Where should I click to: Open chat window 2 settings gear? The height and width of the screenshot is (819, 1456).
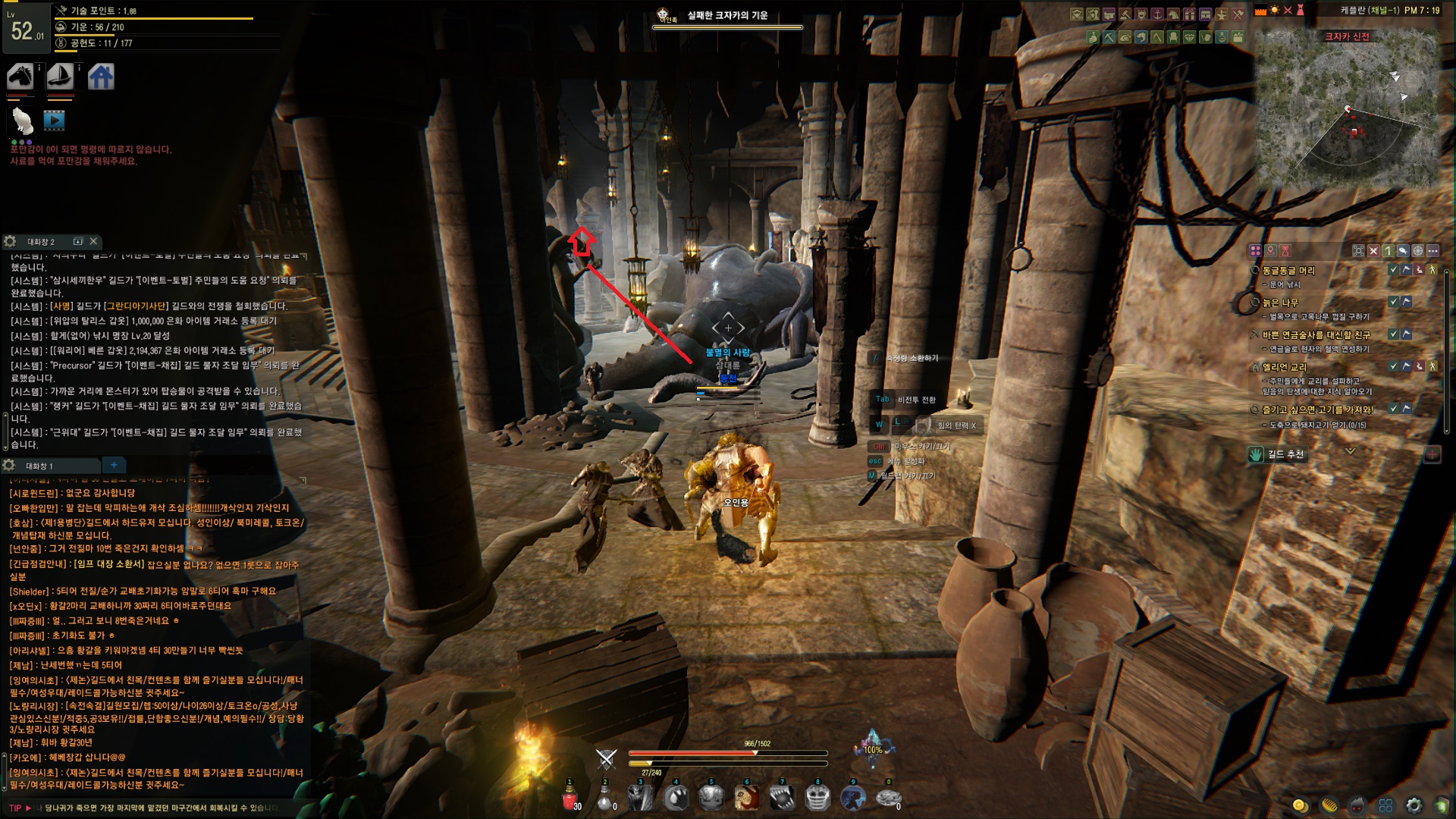[10, 241]
